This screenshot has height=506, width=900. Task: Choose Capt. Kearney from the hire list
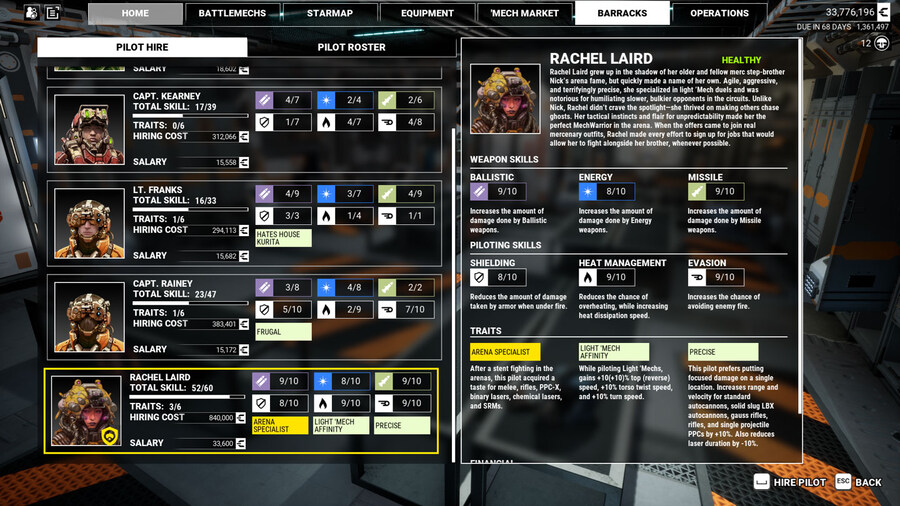(150, 131)
